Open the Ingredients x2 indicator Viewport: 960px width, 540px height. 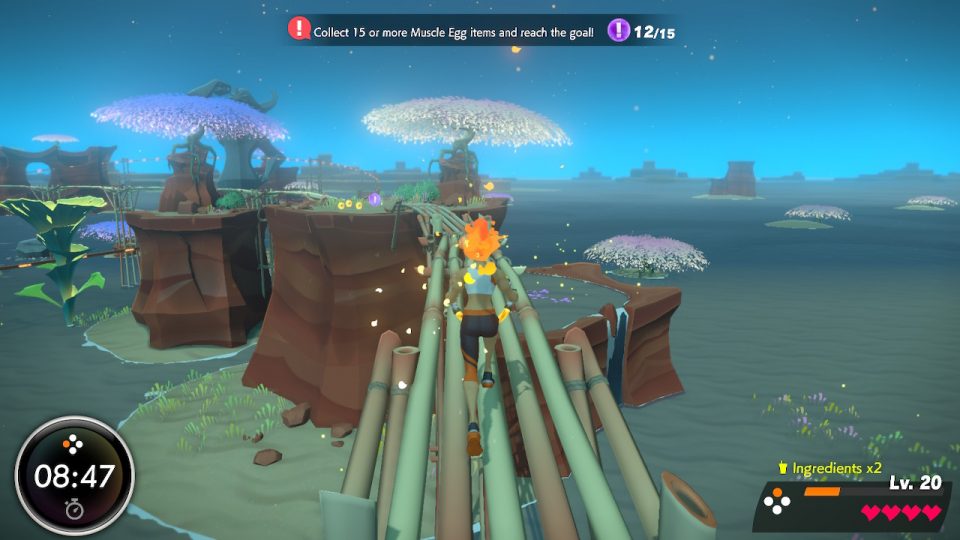click(830, 468)
